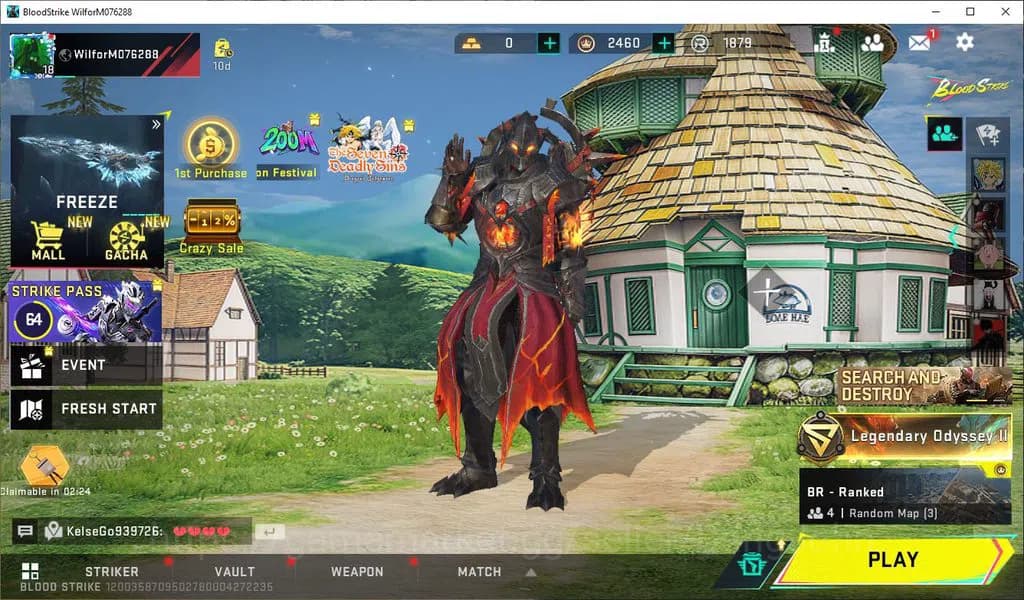
Task: Open the Crazy Sale offer
Action: coord(212,227)
